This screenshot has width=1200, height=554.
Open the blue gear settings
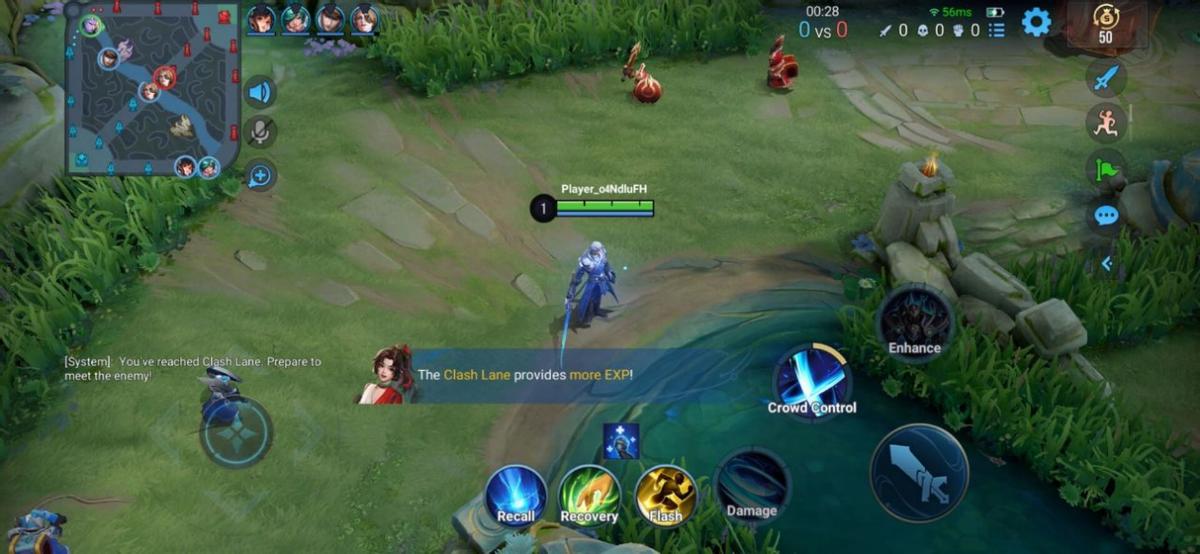click(1036, 22)
